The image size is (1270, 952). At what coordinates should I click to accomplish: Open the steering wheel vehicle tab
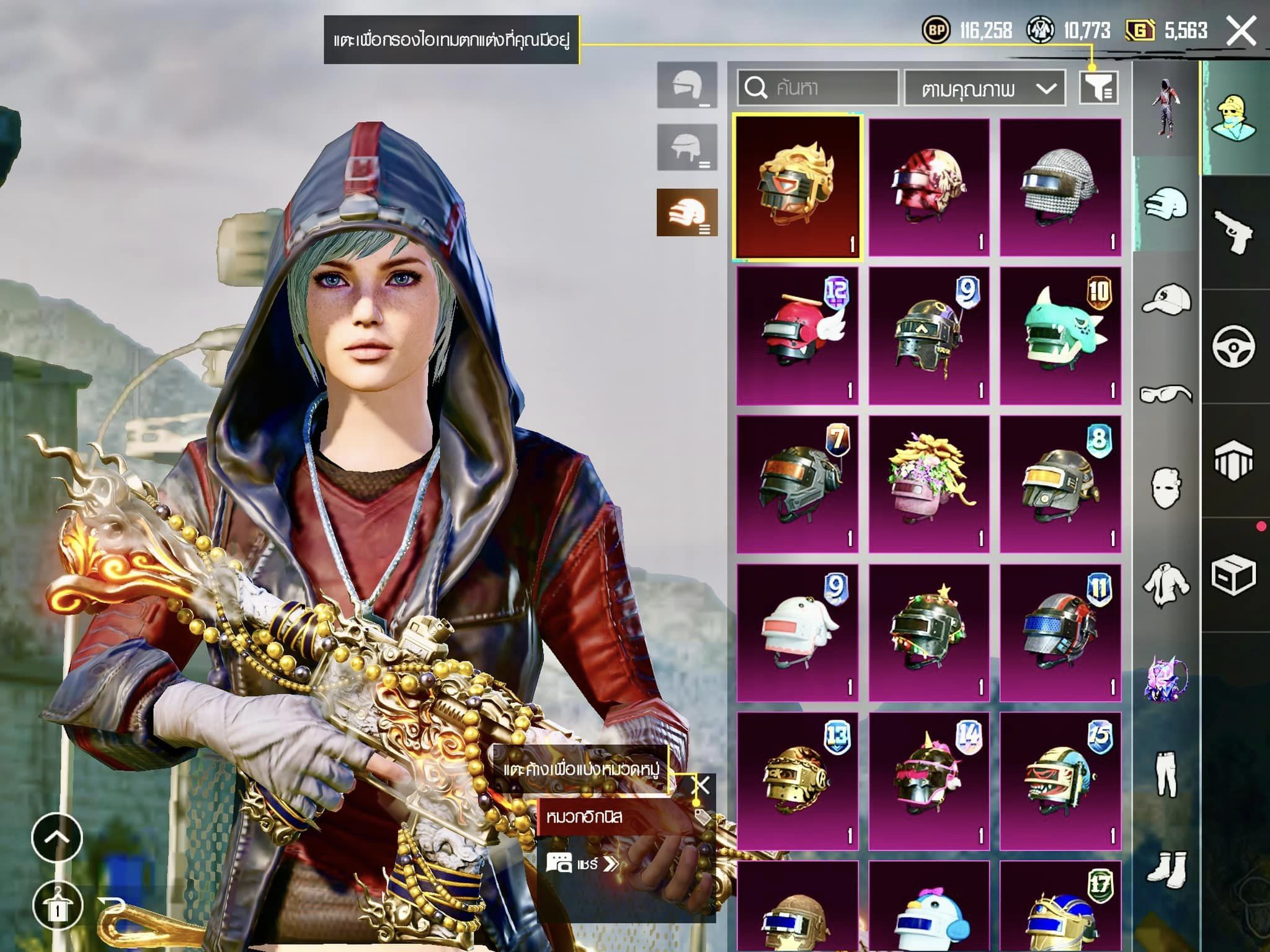click(x=1233, y=346)
